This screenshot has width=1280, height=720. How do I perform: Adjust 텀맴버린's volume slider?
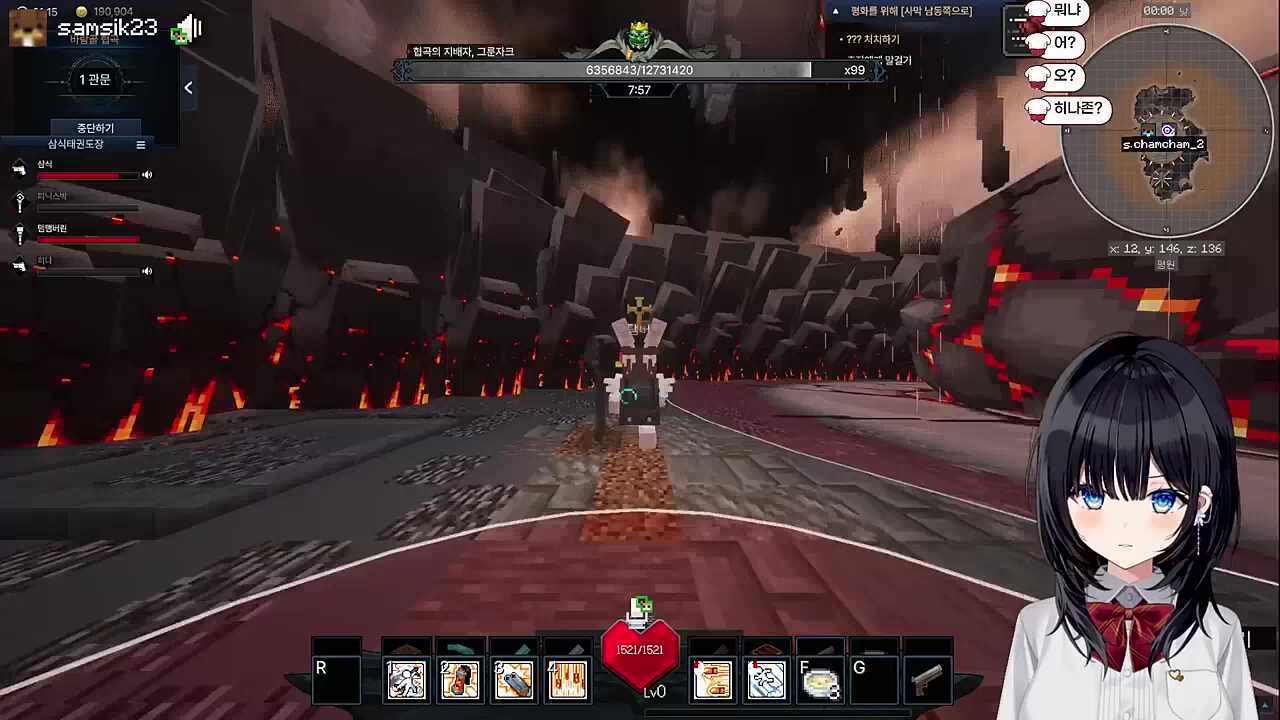click(88, 240)
